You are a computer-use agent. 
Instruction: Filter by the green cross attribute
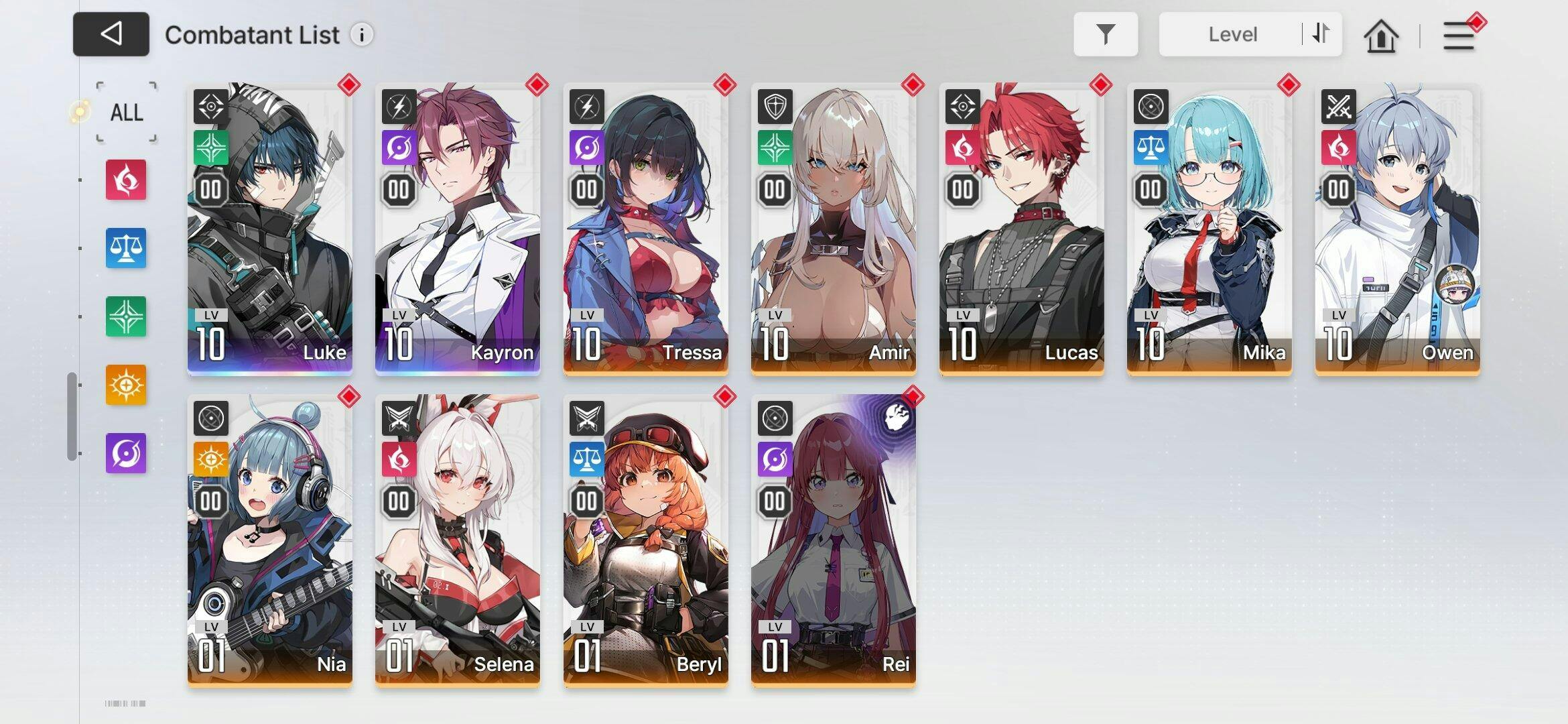(x=126, y=316)
